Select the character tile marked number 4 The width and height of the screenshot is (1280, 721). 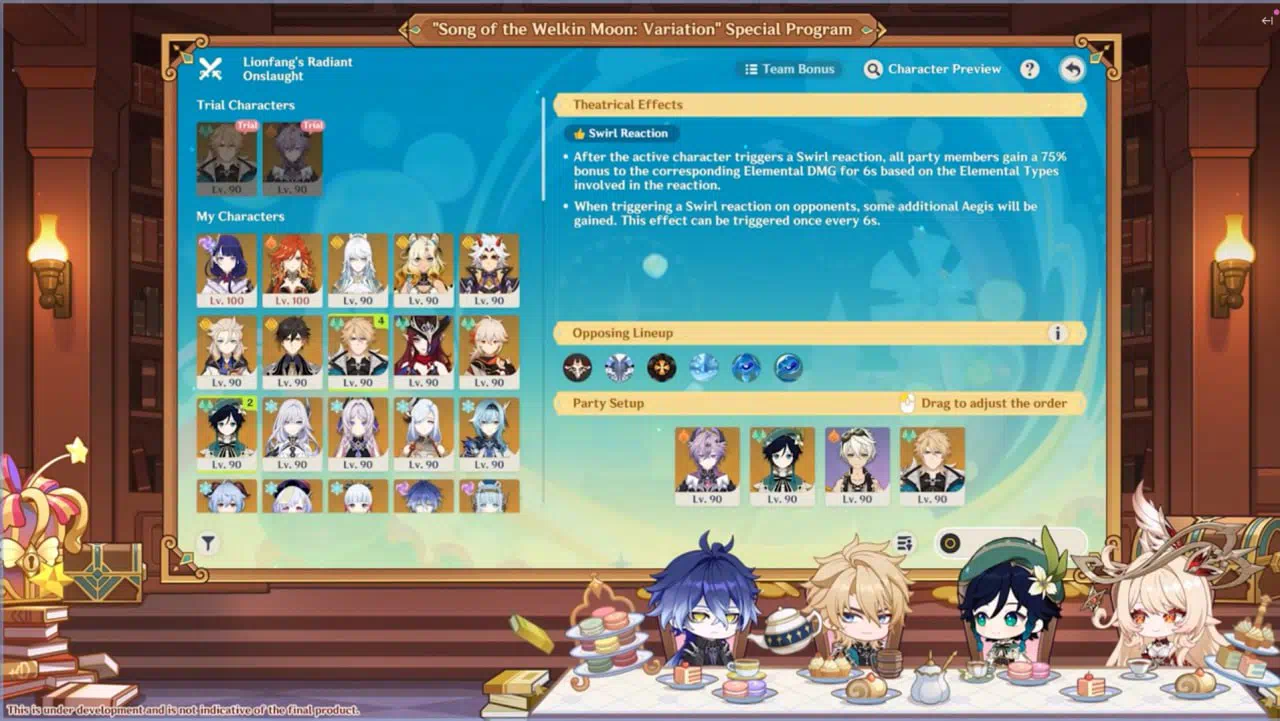point(358,352)
